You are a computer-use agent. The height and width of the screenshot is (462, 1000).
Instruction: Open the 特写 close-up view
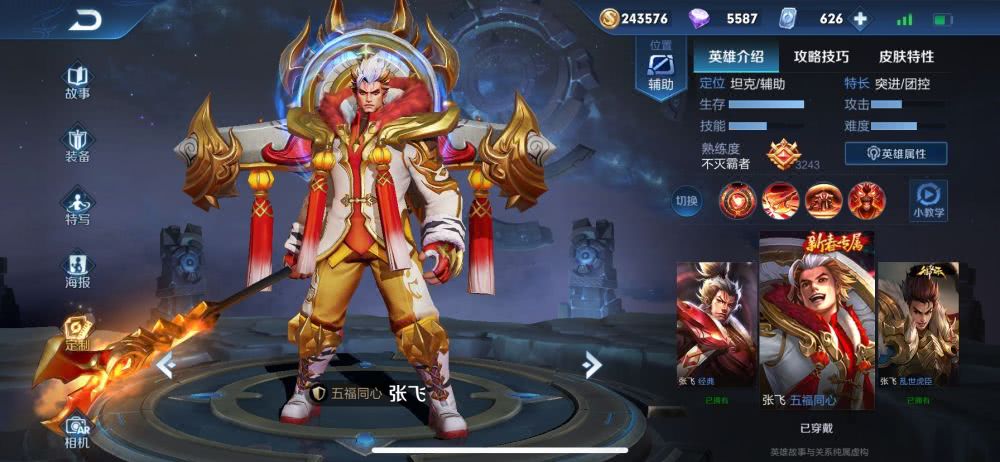[77, 206]
